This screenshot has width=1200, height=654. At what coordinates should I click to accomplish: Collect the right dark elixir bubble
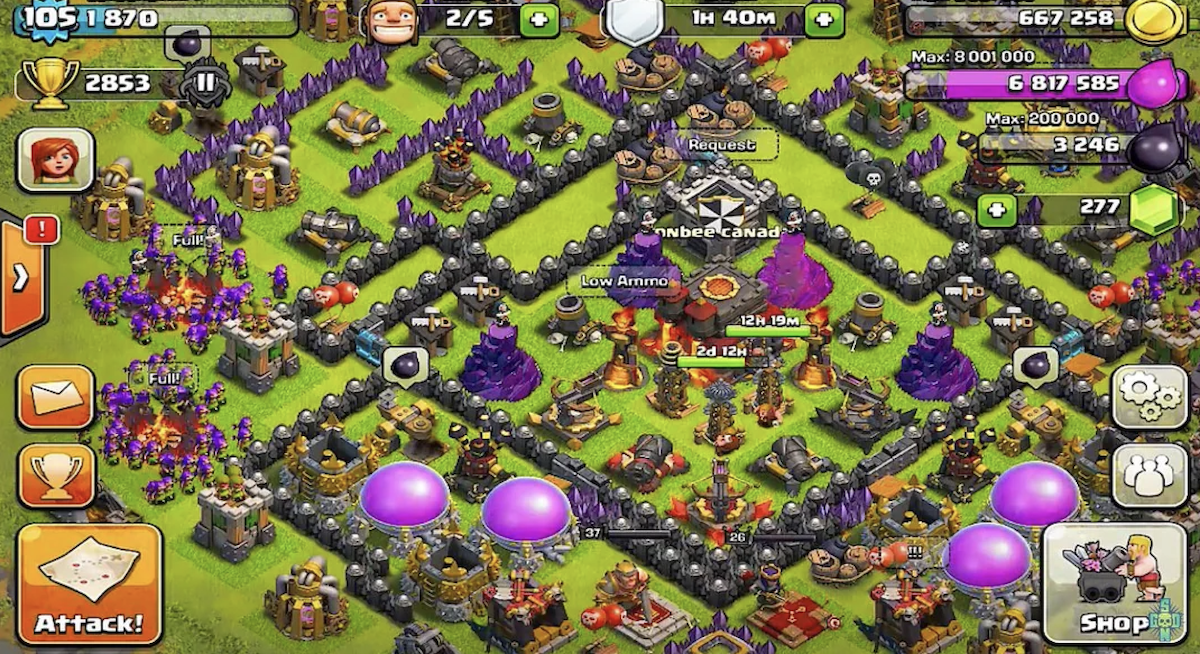pos(1035,366)
